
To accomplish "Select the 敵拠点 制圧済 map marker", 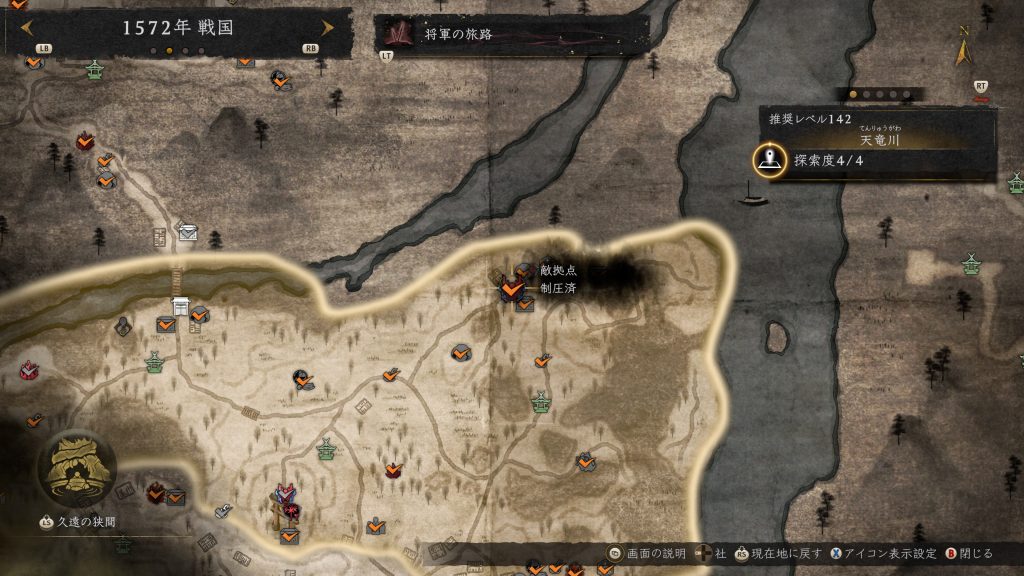I will [x=512, y=289].
